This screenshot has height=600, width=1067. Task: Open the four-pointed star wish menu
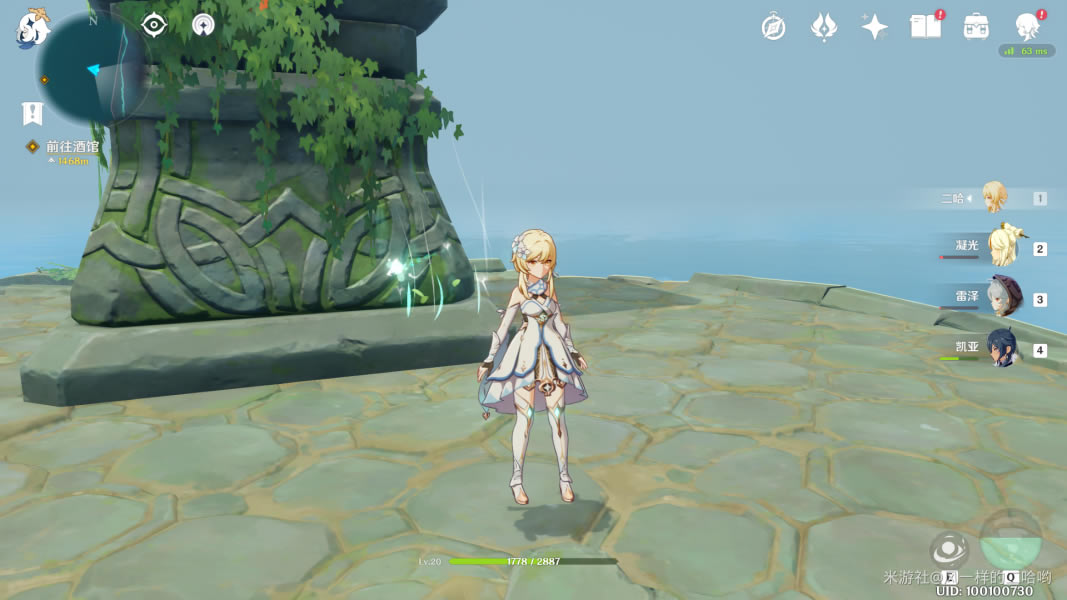point(874,27)
